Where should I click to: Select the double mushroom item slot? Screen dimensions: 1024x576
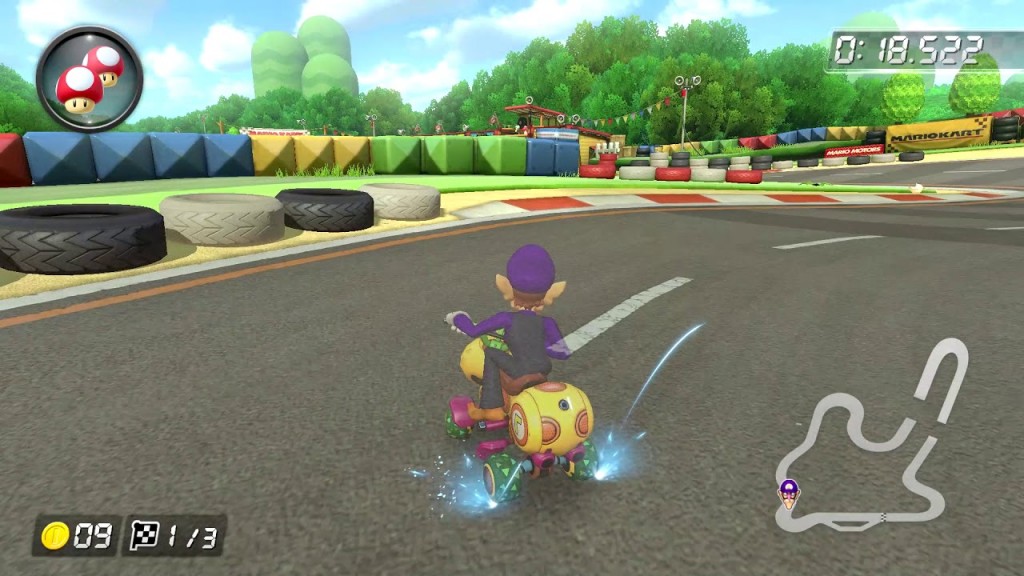click(89, 79)
